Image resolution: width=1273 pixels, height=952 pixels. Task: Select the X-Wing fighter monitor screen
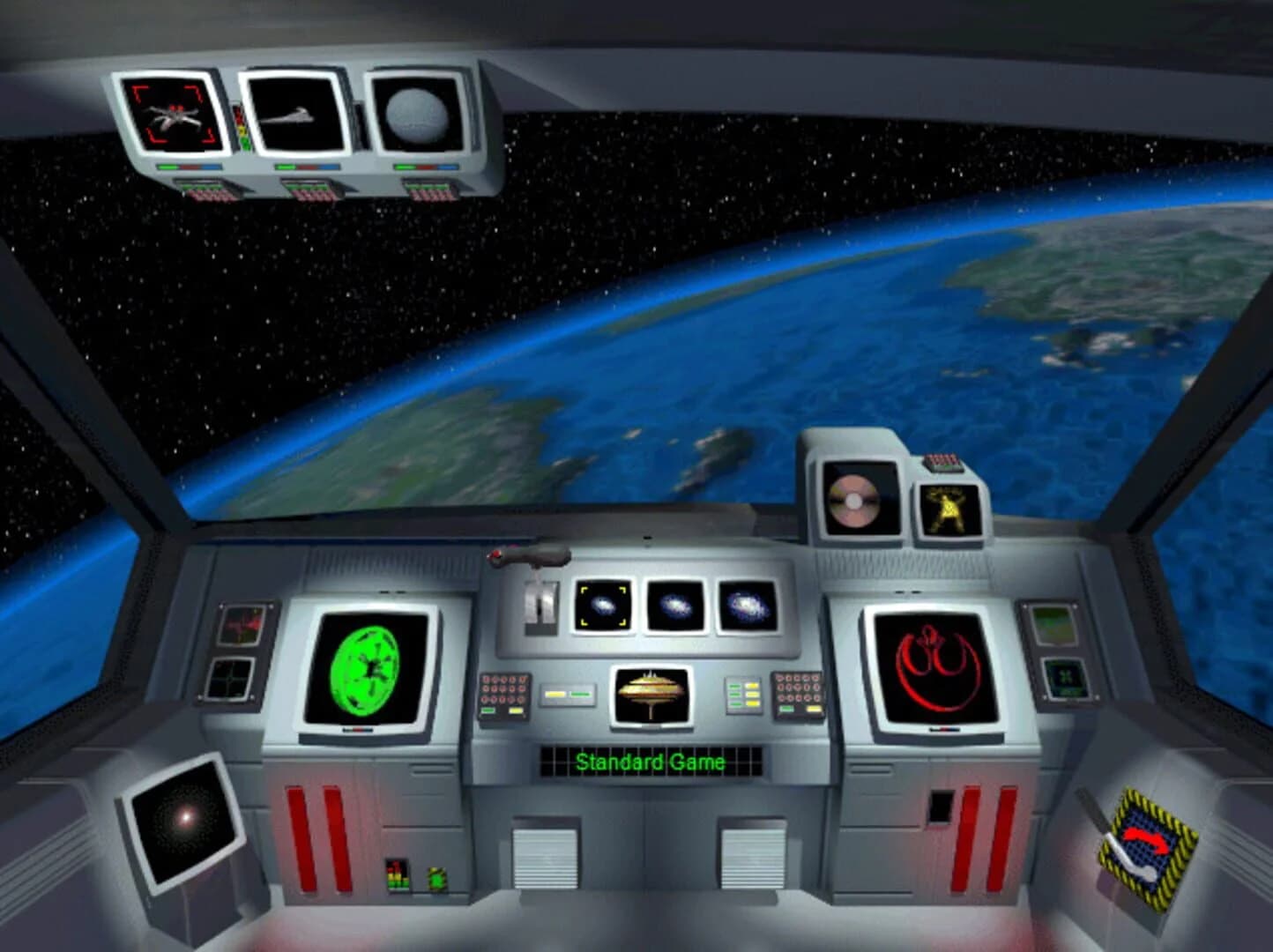pyautogui.click(x=172, y=113)
